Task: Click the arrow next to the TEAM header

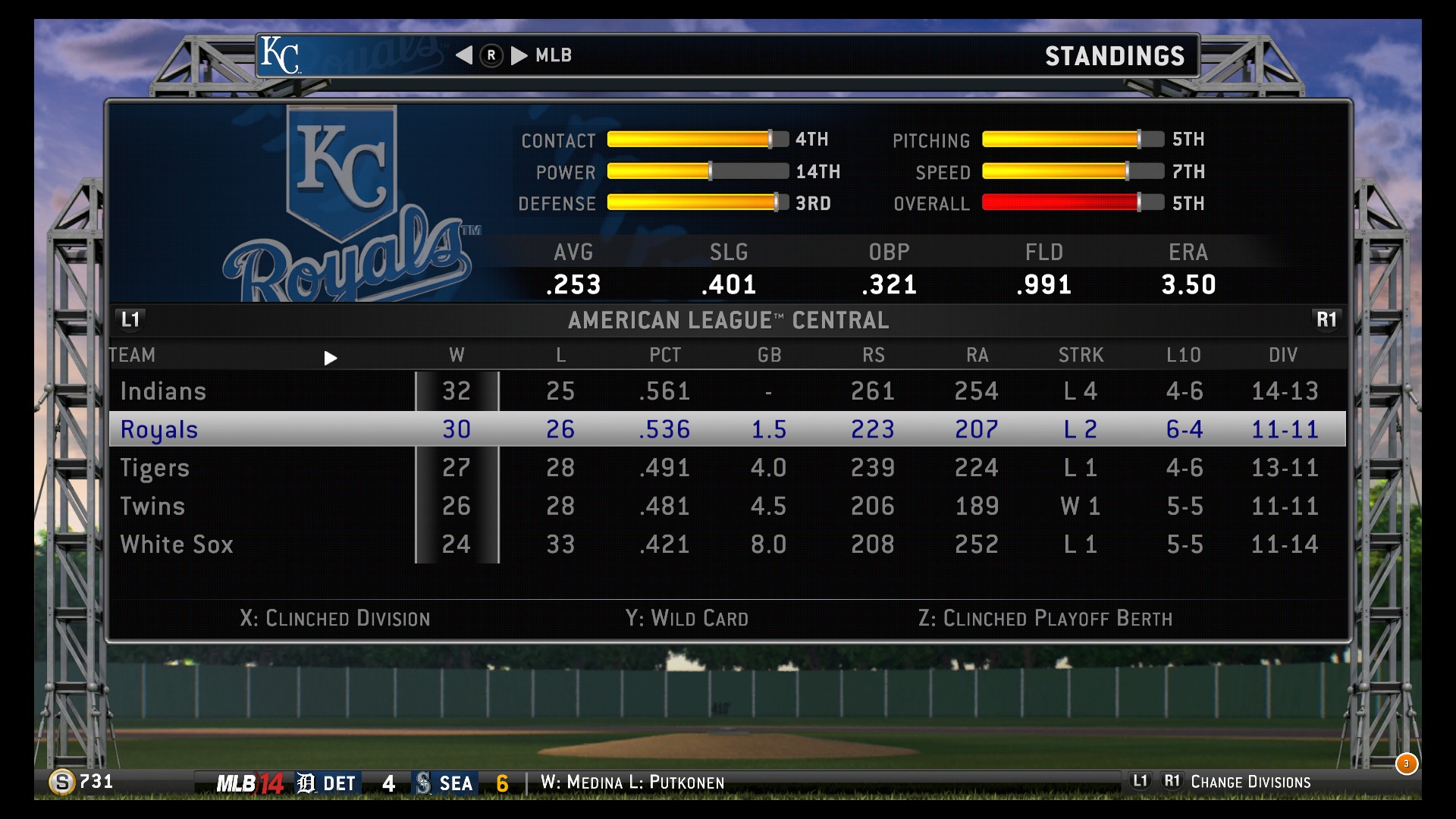Action: 331,358
